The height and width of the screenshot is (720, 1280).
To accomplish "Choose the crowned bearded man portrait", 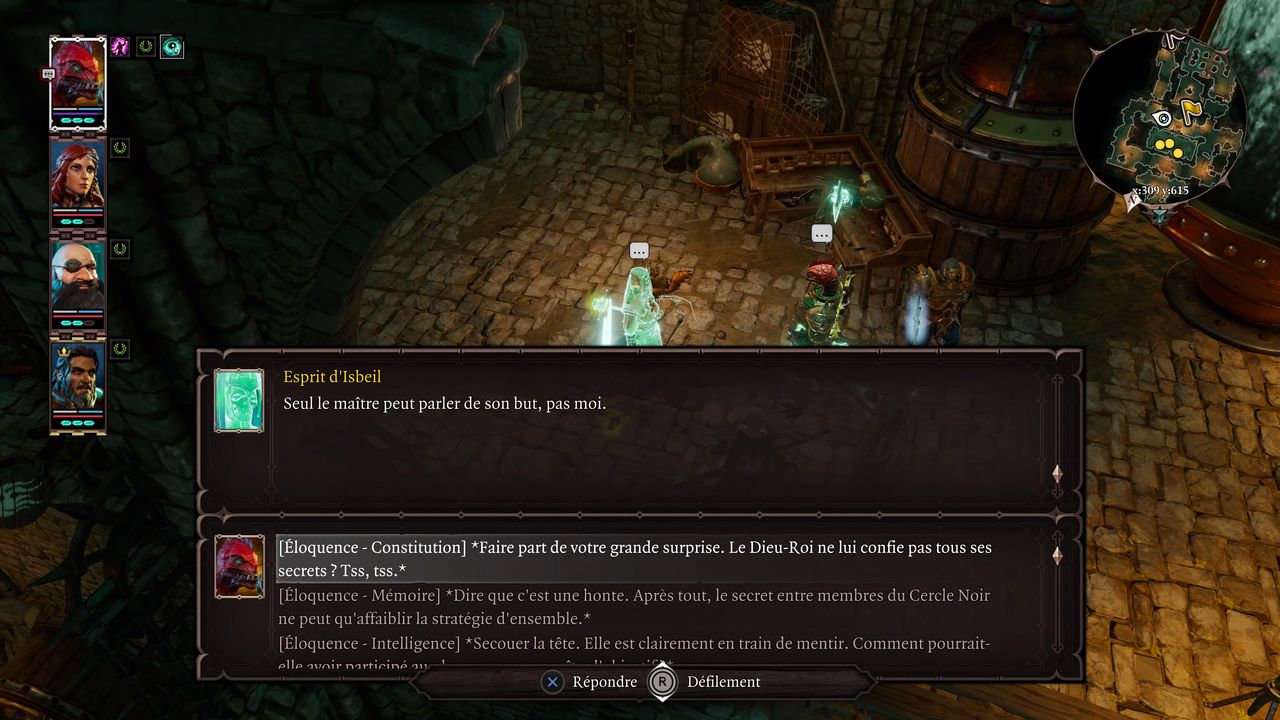I will 78,380.
